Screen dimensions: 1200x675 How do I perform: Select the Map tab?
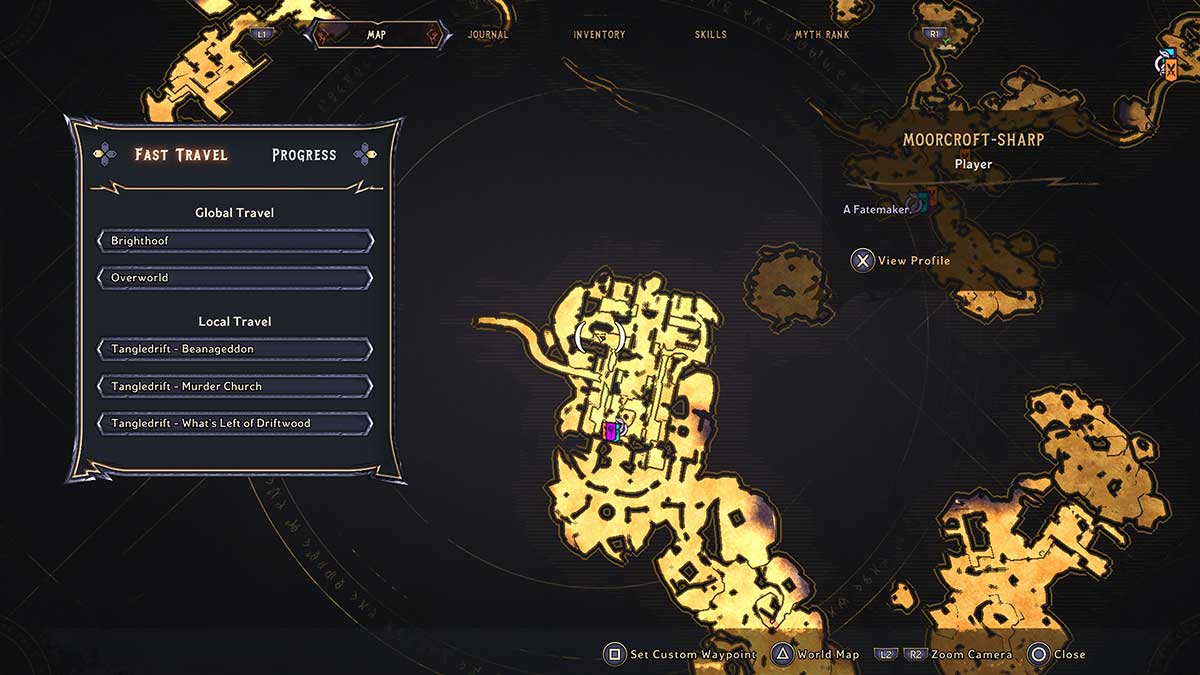tap(376, 35)
